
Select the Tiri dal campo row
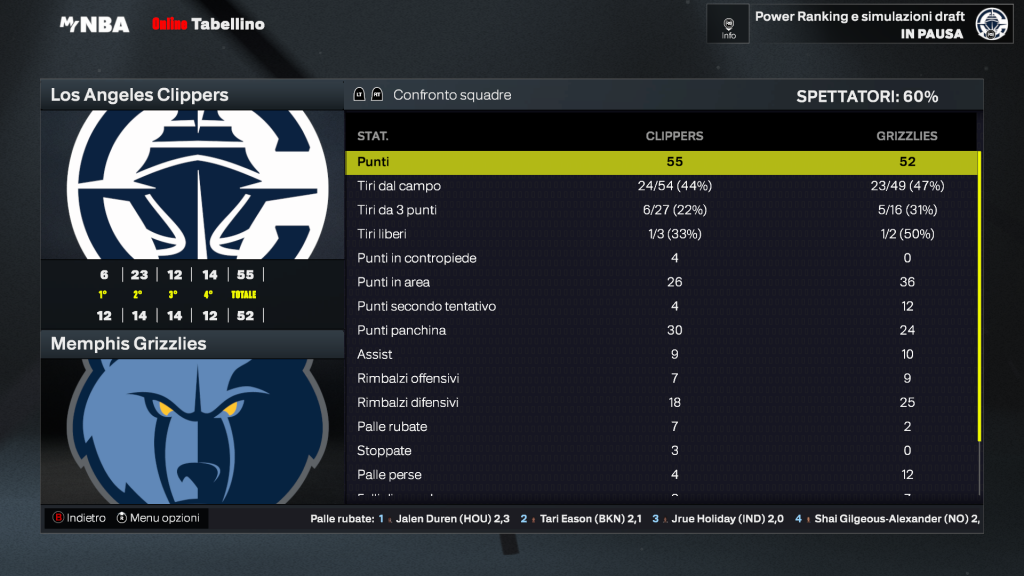pos(660,186)
